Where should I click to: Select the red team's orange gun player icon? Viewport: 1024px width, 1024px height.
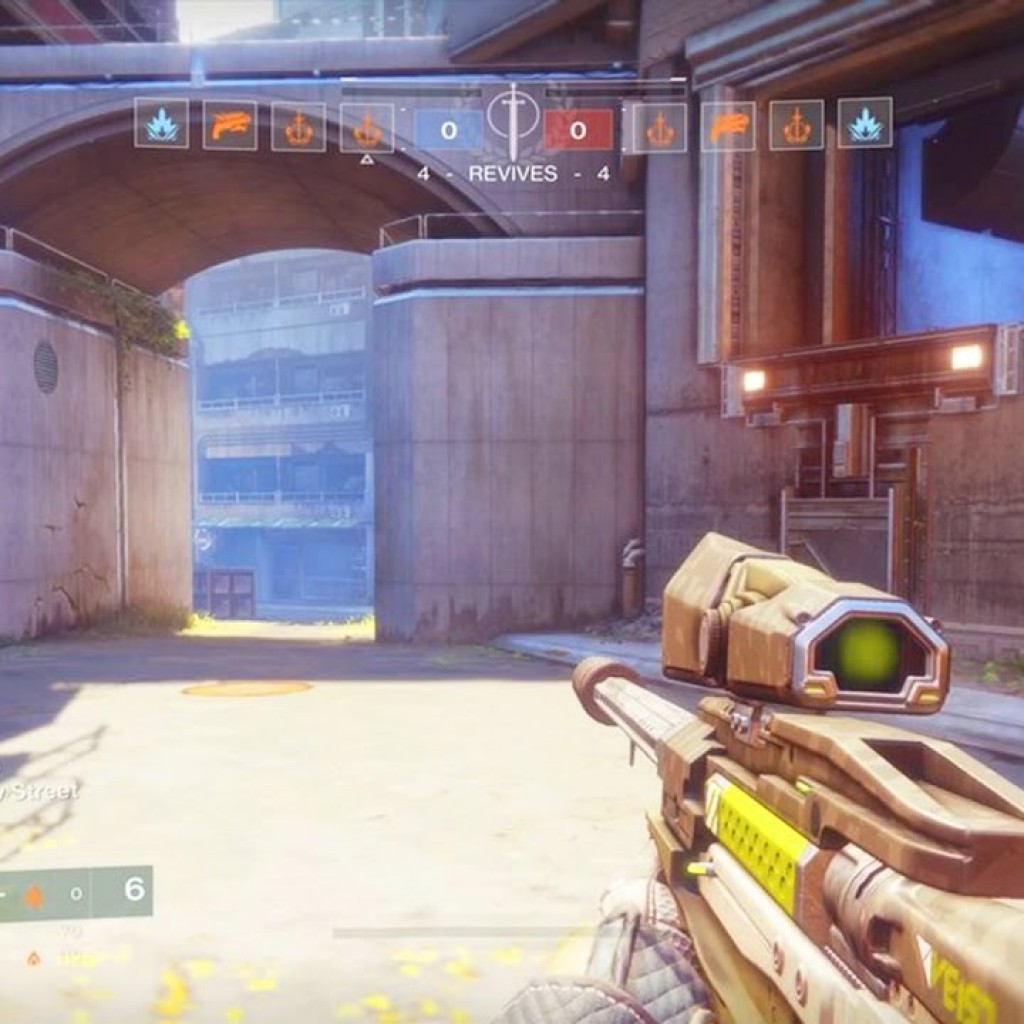728,127
